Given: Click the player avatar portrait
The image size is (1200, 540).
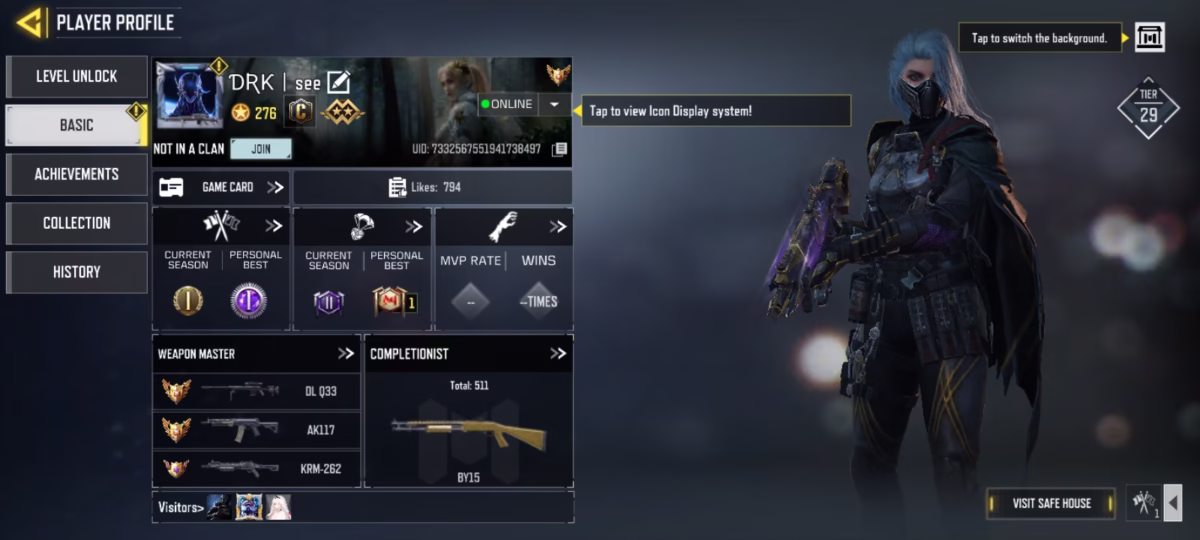Looking at the screenshot, I should (x=189, y=96).
